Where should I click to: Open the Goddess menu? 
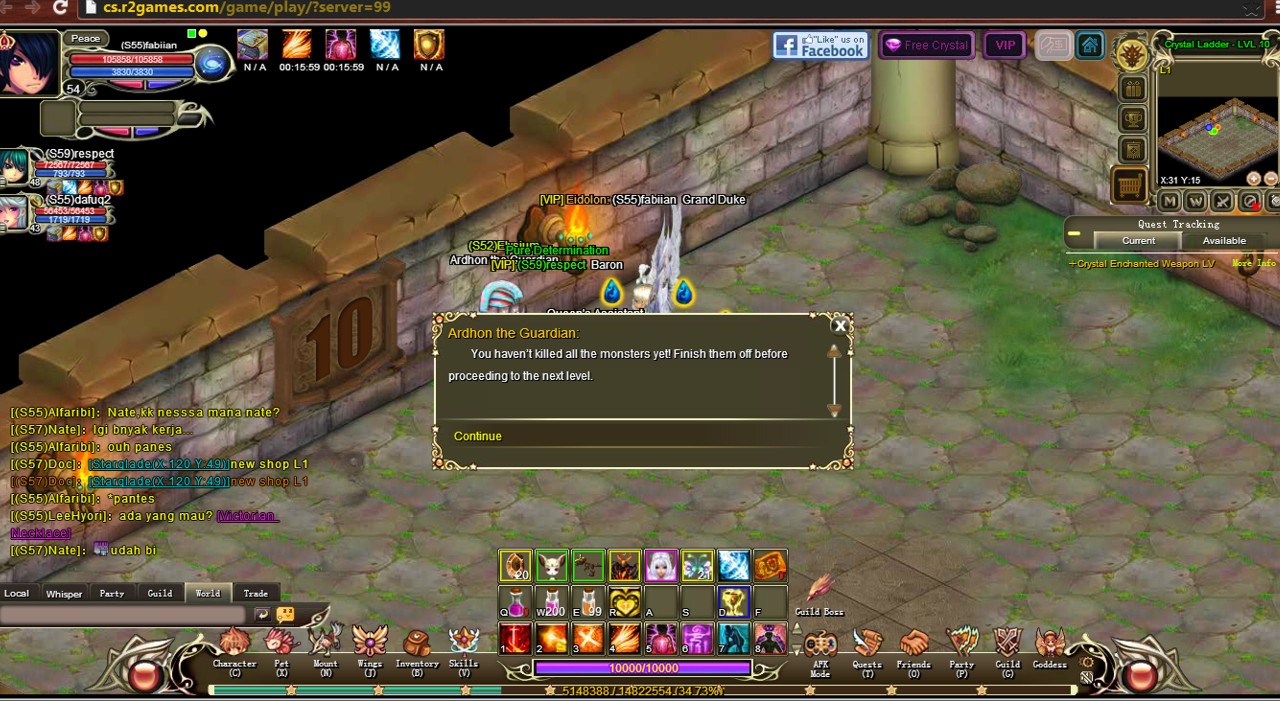point(1049,648)
